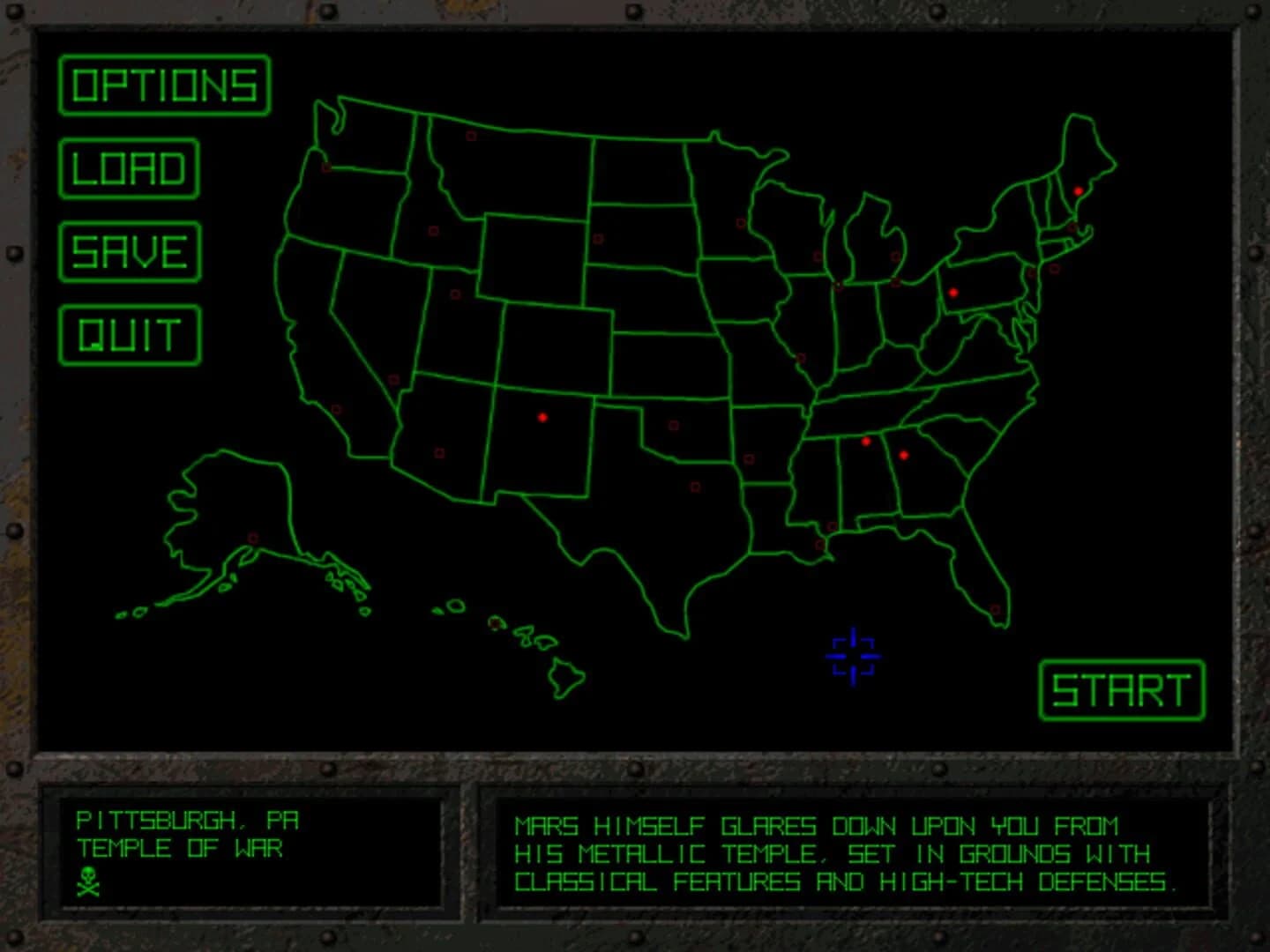
Task: Click the mission marker in Mississippi
Action: [x=831, y=526]
